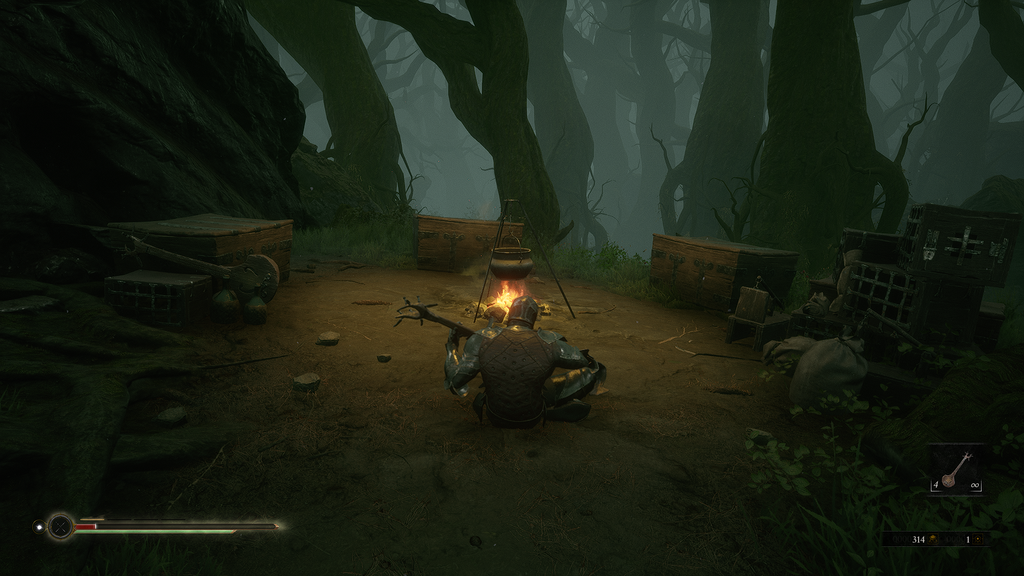Click the Tar currency icon
This screenshot has width=1024, height=576.
tap(934, 540)
